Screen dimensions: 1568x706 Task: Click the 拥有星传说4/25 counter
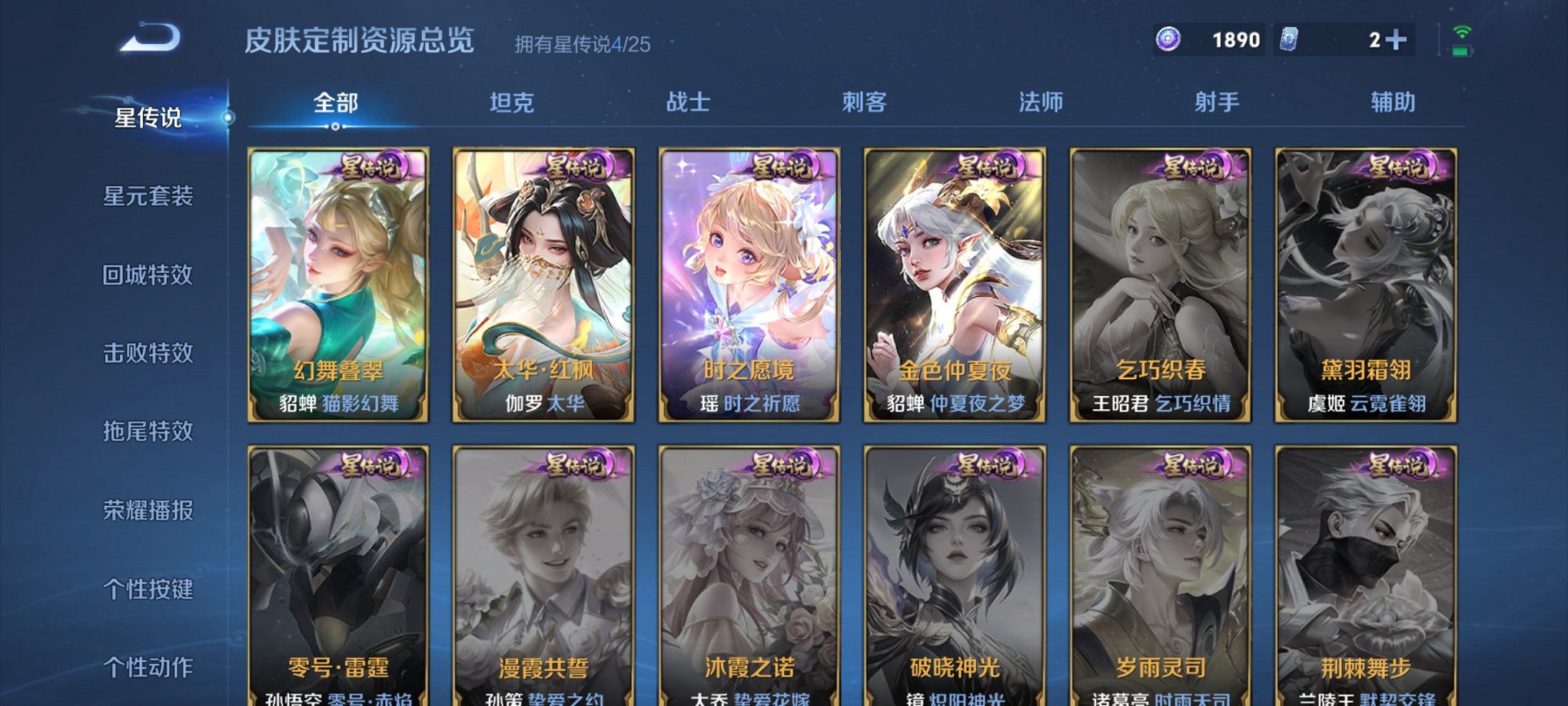point(582,44)
